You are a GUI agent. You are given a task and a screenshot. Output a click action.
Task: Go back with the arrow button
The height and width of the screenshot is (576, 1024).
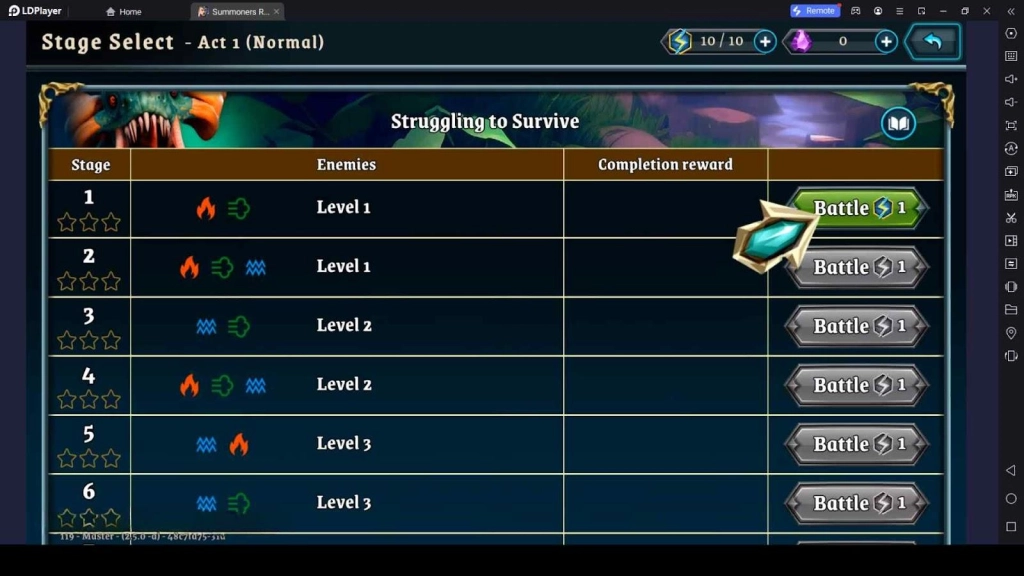coord(933,42)
